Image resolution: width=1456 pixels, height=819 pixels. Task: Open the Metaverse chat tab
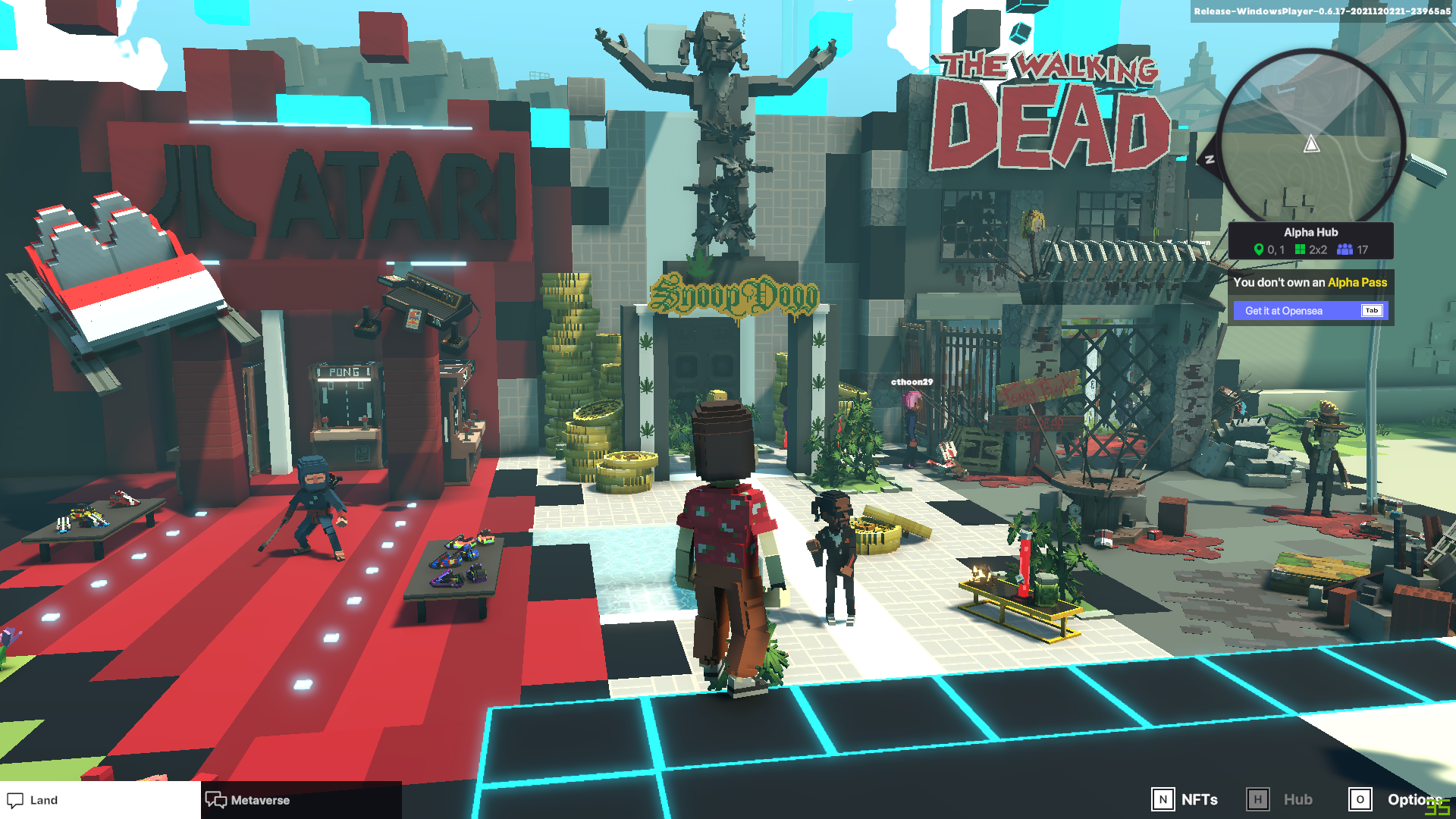coord(249,800)
